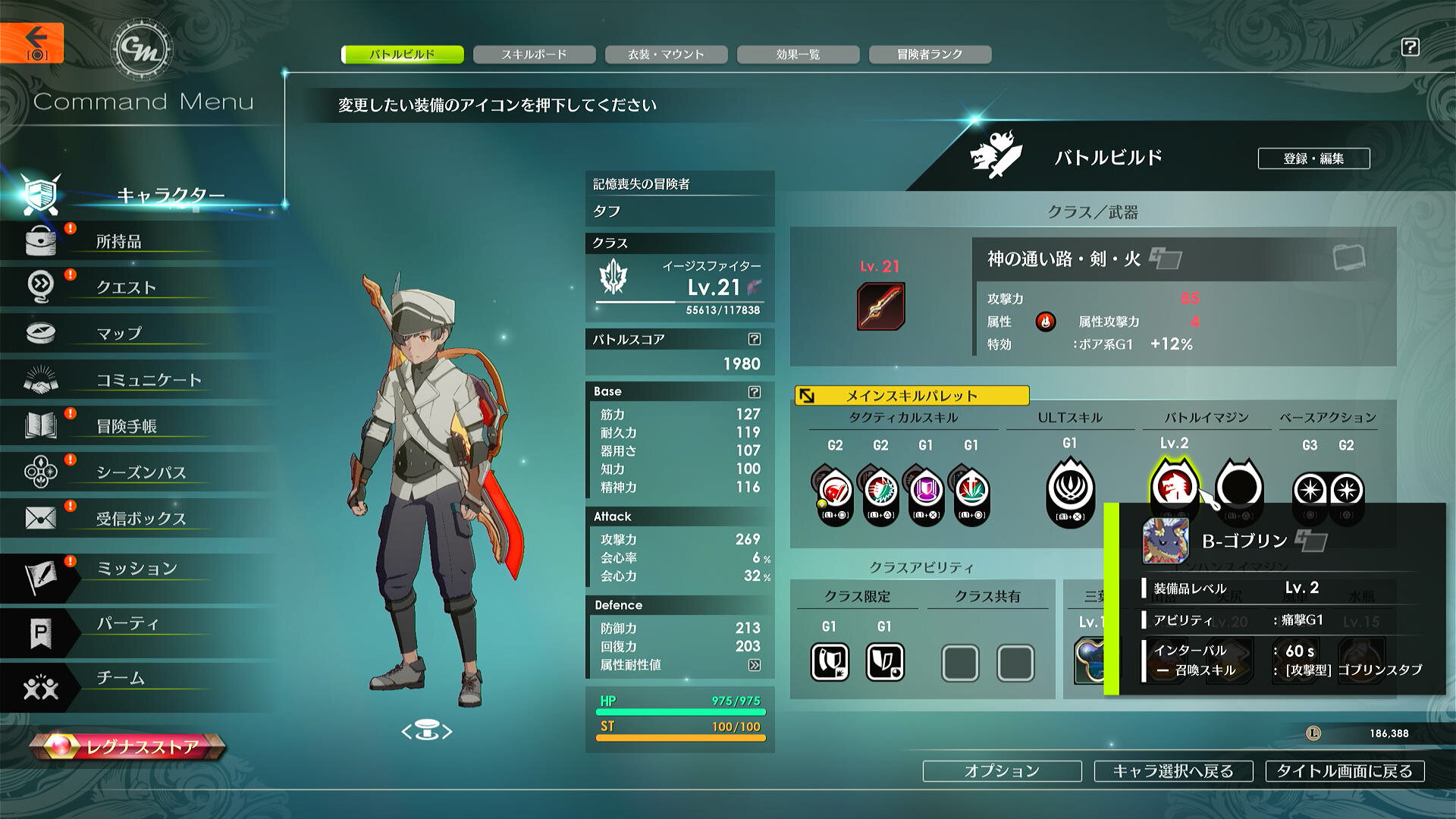
Task: Return via キャラ選択へ戻る button
Action: (1173, 771)
